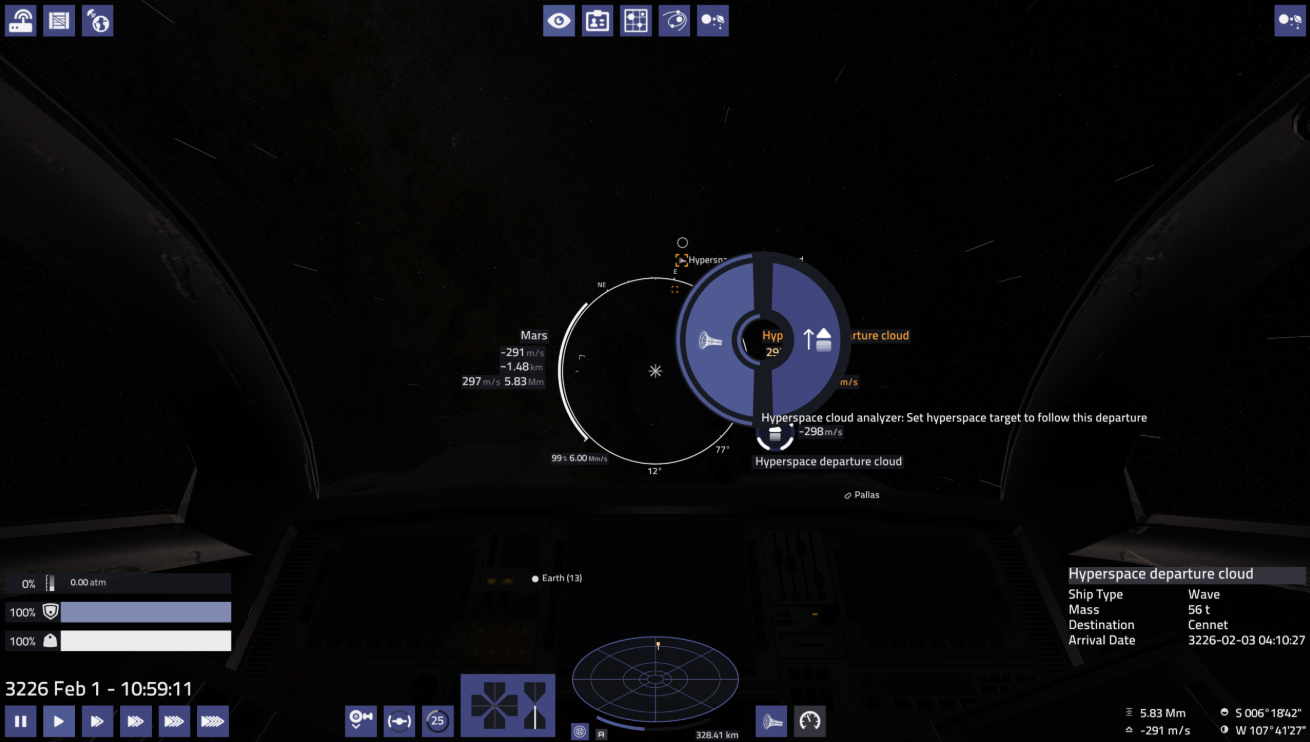Screen dimensions: 1310x742
Task: Open the sector map grid view
Action: tap(636, 20)
